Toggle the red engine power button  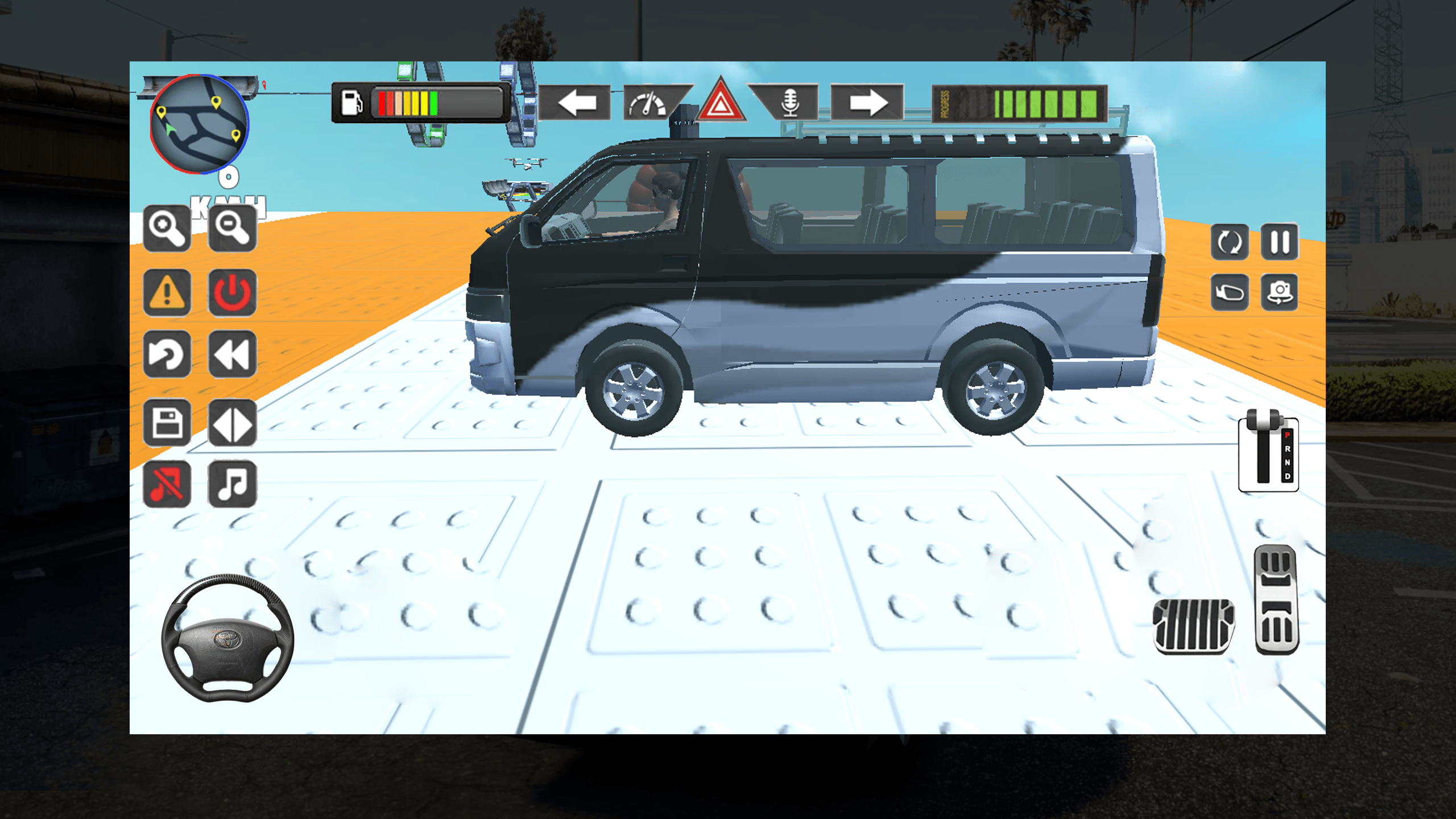[x=232, y=292]
